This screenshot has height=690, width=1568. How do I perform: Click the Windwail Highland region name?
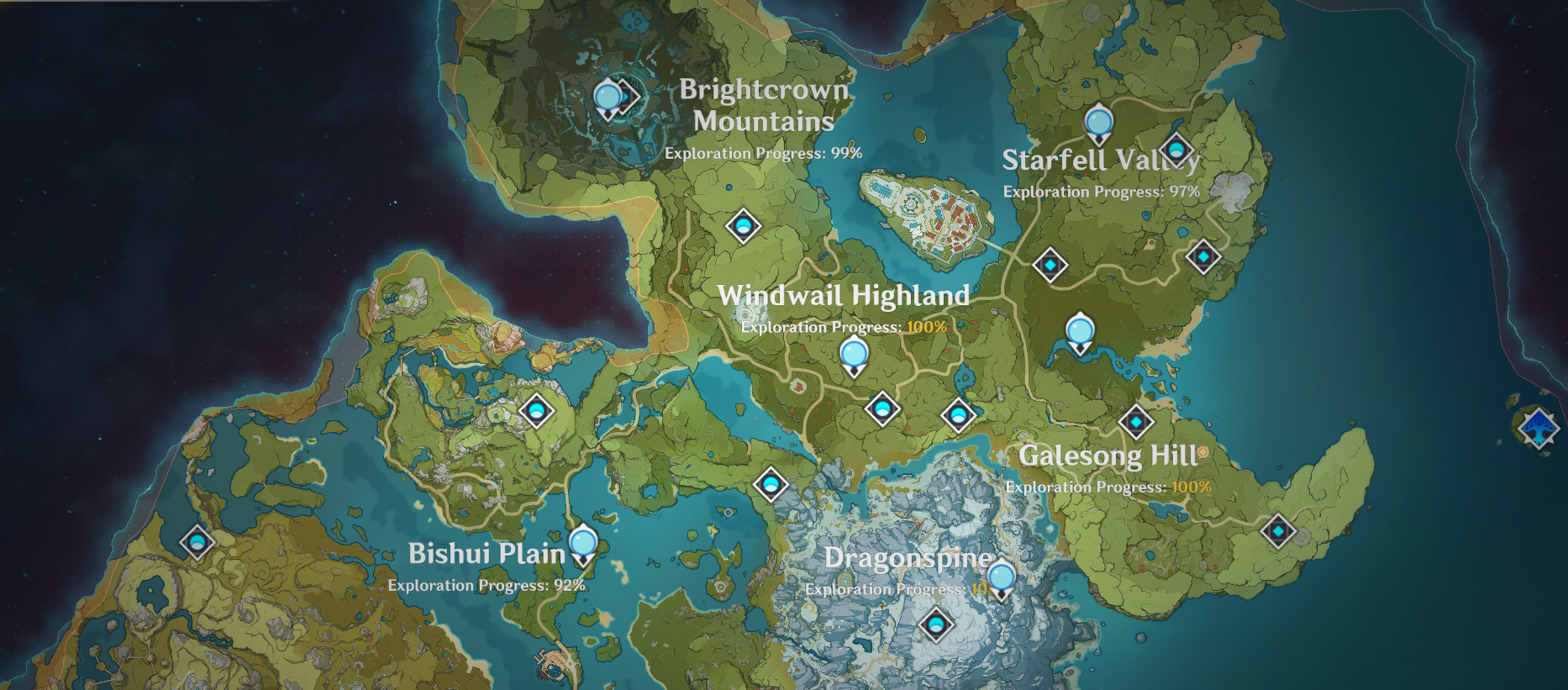click(844, 296)
